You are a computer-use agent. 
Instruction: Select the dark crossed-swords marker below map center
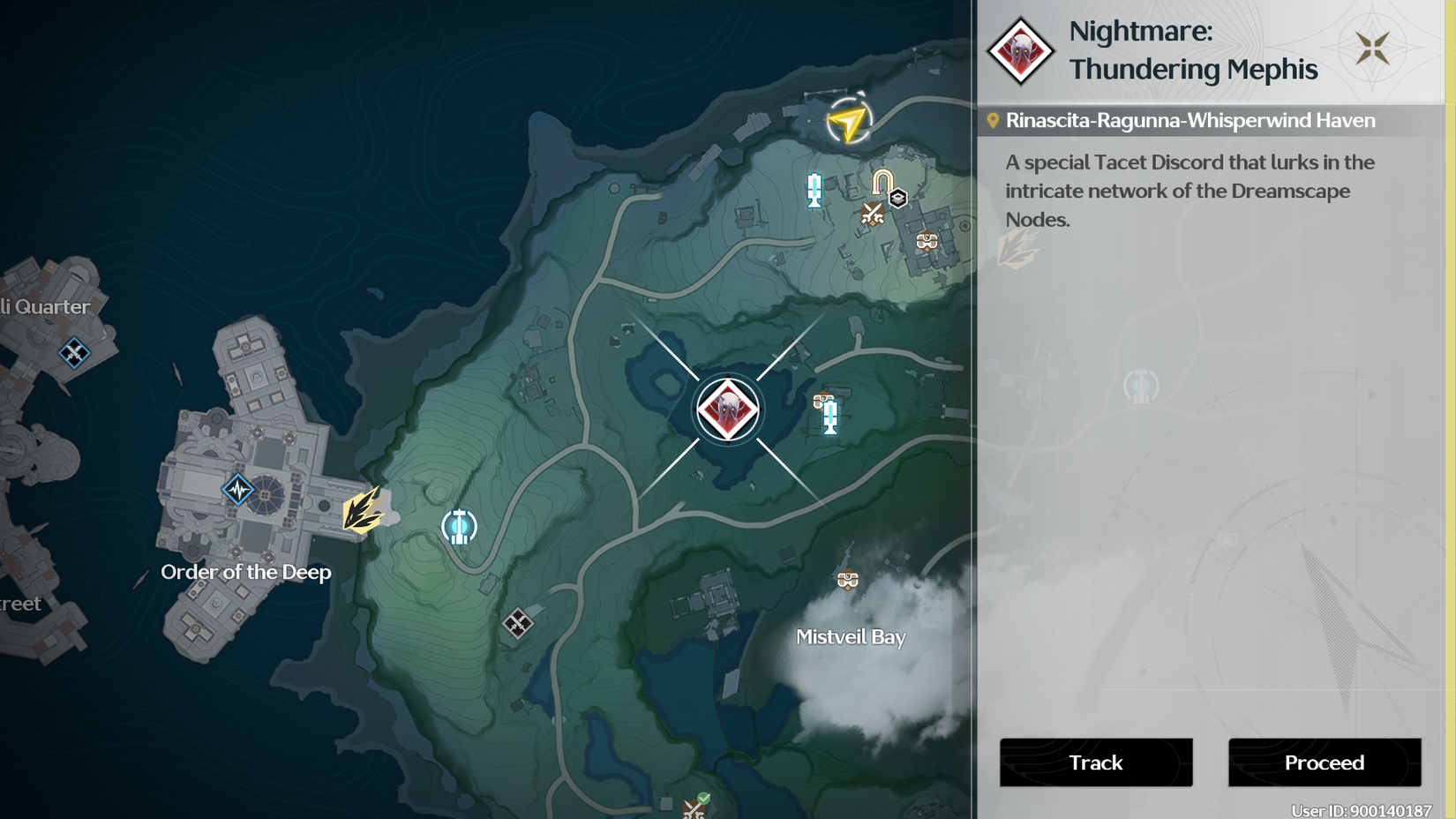pyautogui.click(x=520, y=623)
